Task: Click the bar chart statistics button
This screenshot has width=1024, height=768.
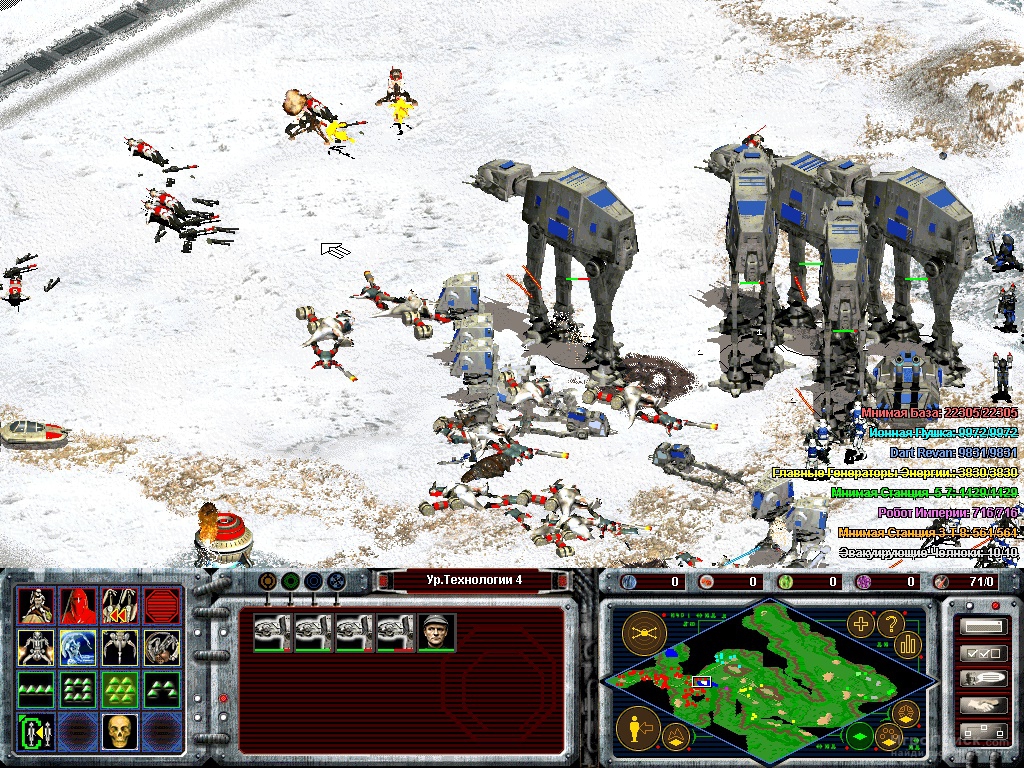Action: [908, 643]
